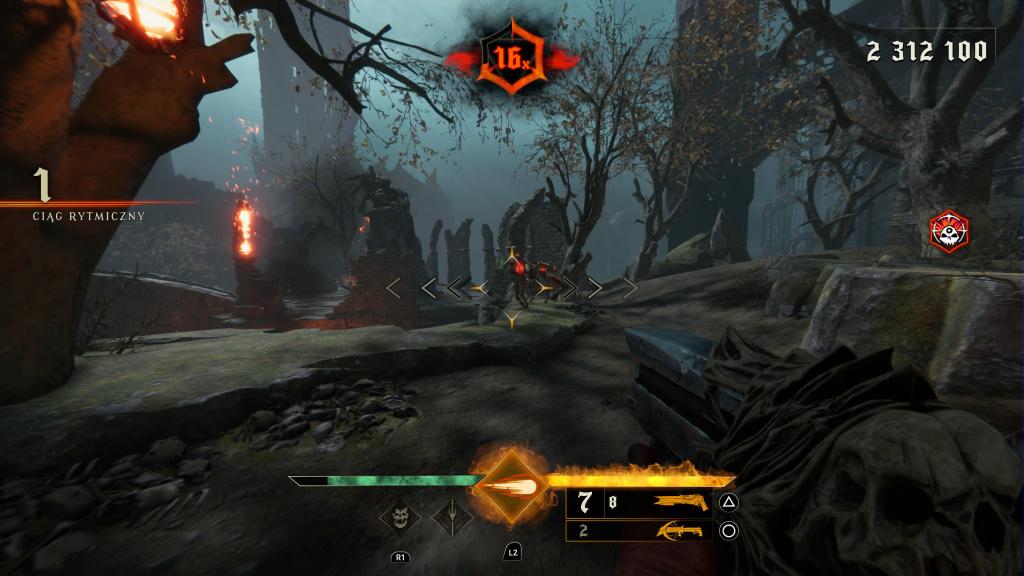Select the sword weapon diamond icon
This screenshot has width=1024, height=576.
[452, 518]
